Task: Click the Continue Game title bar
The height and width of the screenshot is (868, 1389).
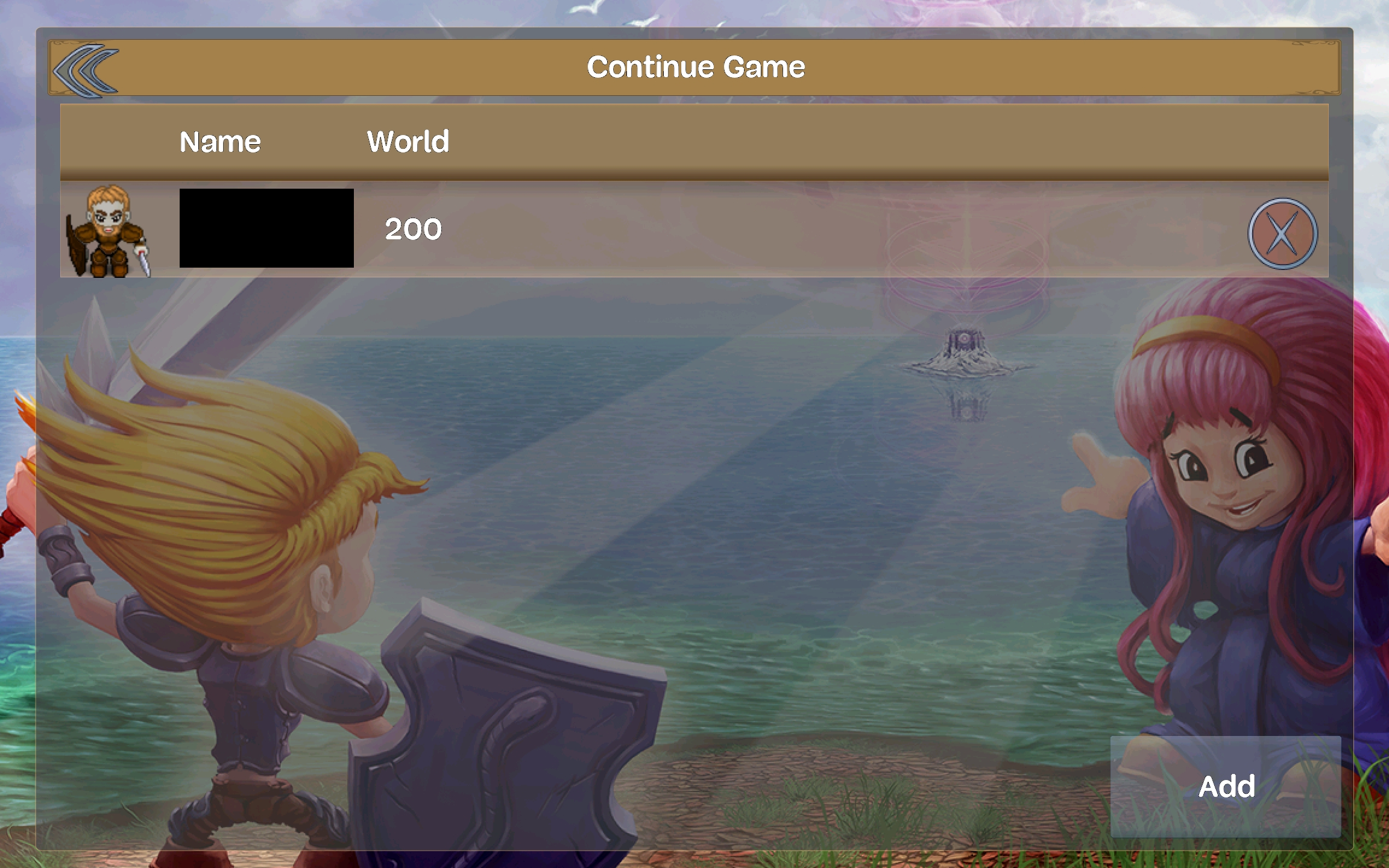Action: (696, 66)
